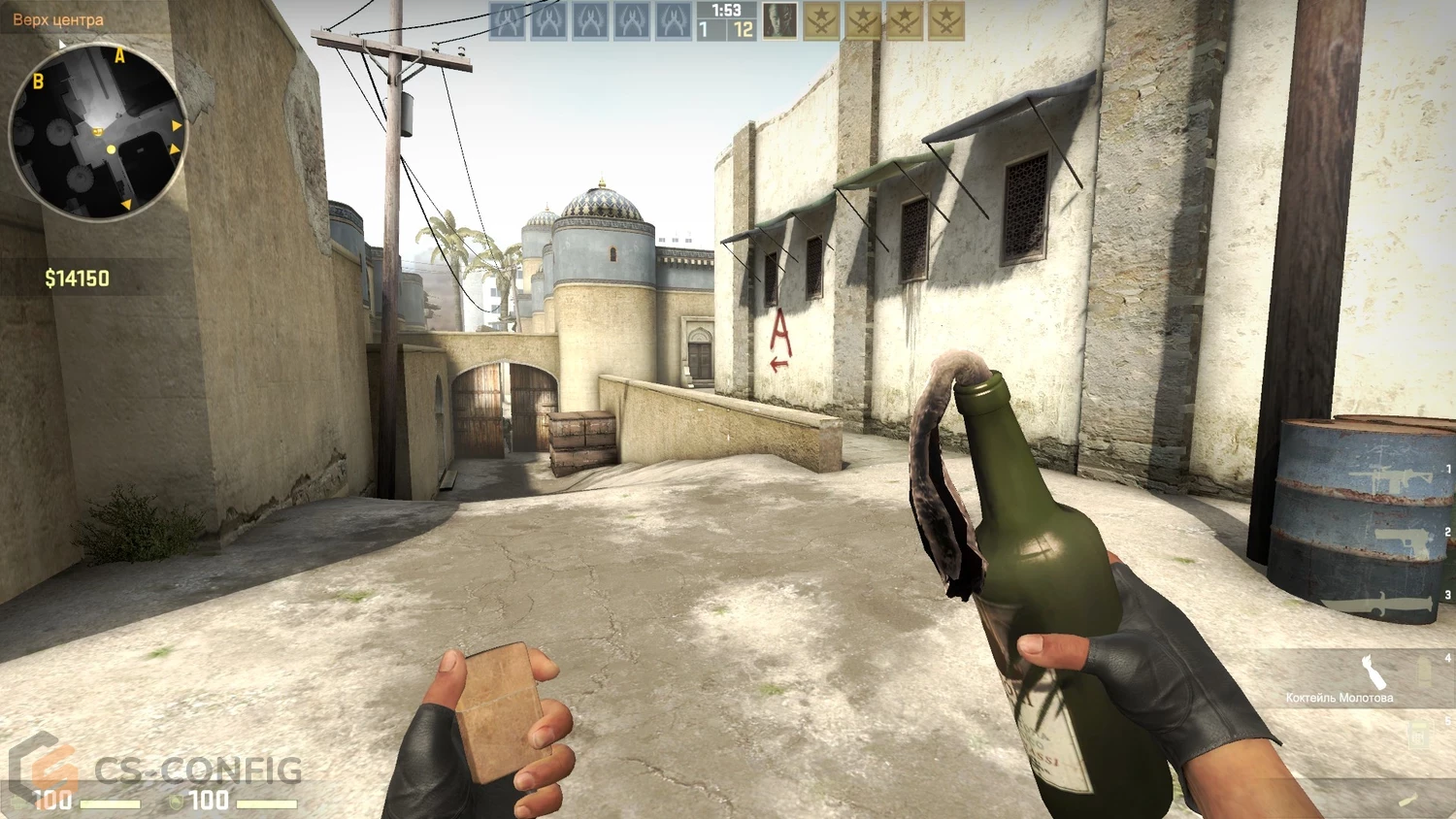
Task: Click the green health bar at bottom left
Action: [111, 803]
